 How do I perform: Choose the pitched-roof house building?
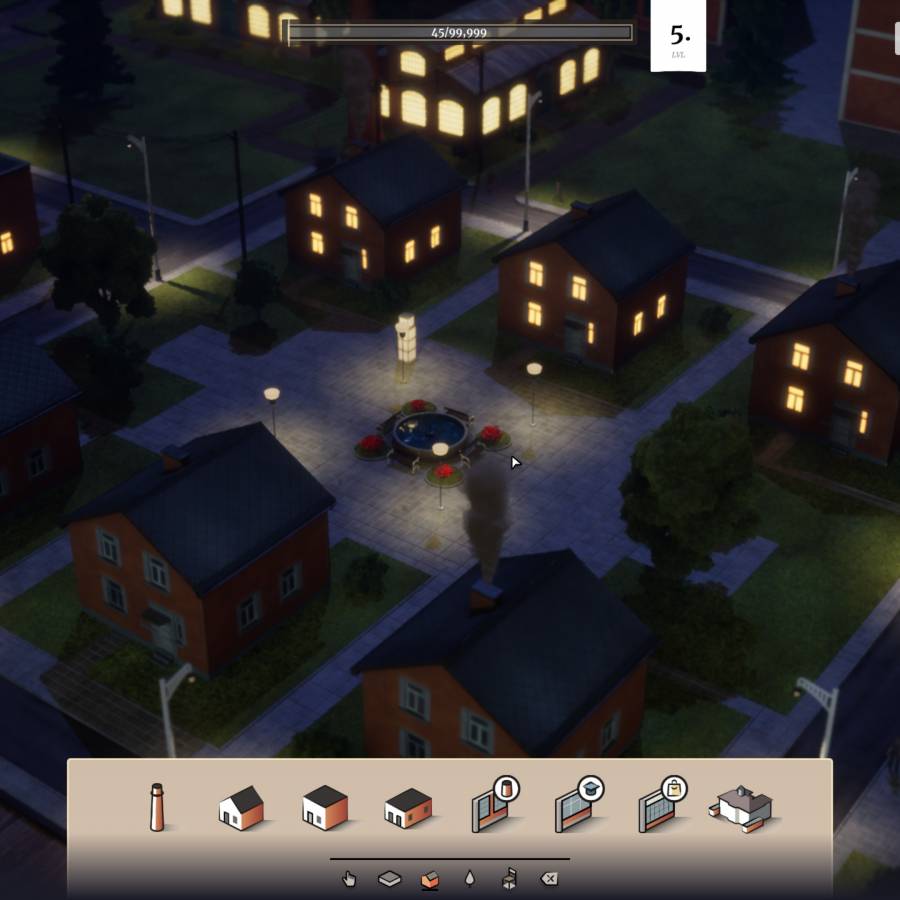(241, 806)
